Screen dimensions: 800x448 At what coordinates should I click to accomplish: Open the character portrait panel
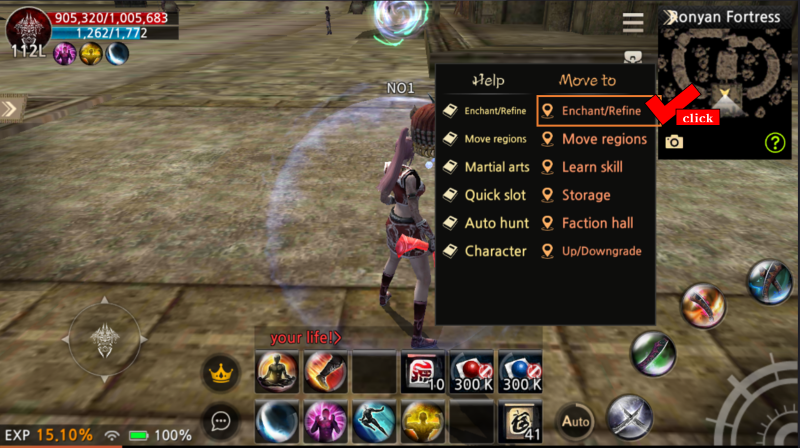coord(28,28)
